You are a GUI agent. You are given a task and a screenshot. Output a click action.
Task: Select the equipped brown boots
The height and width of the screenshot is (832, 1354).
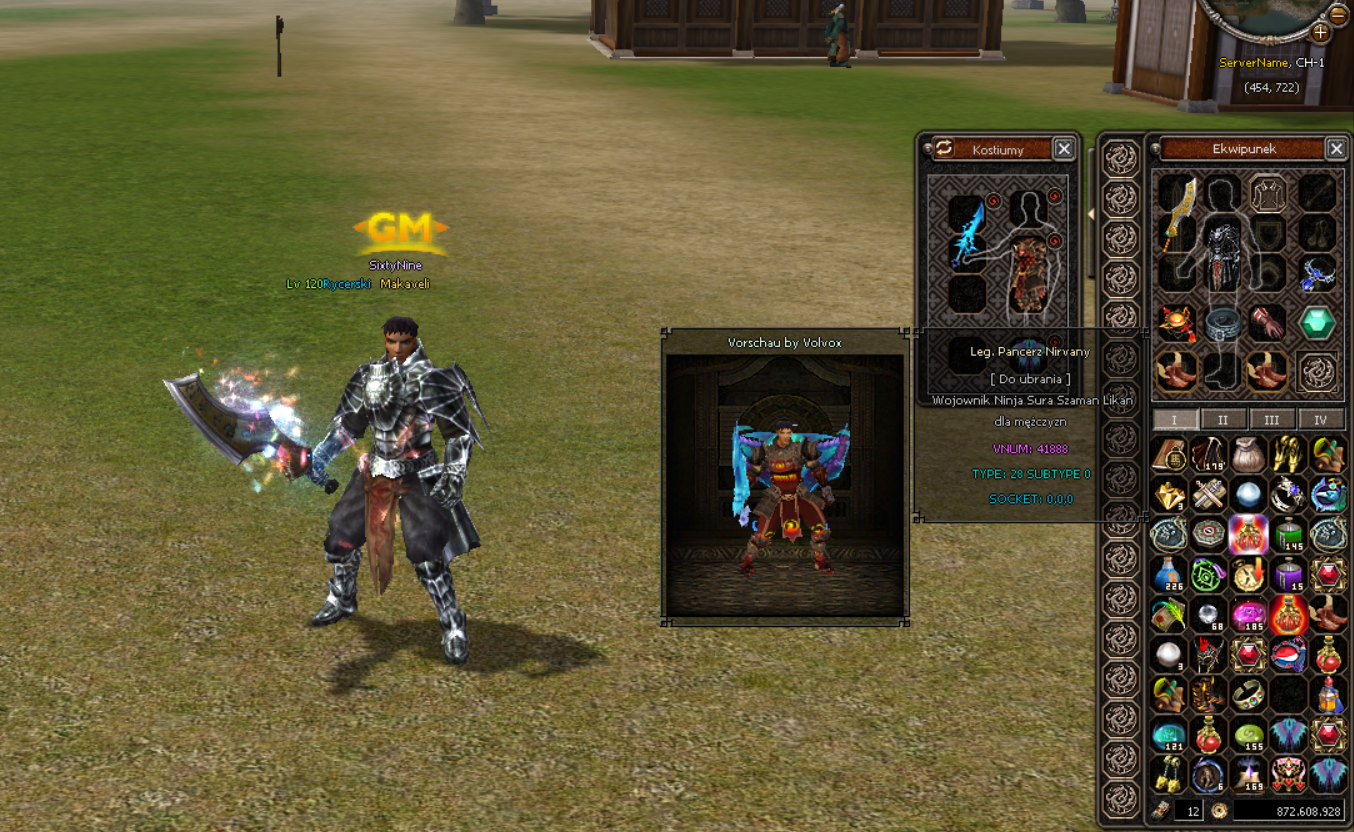[x=1175, y=372]
